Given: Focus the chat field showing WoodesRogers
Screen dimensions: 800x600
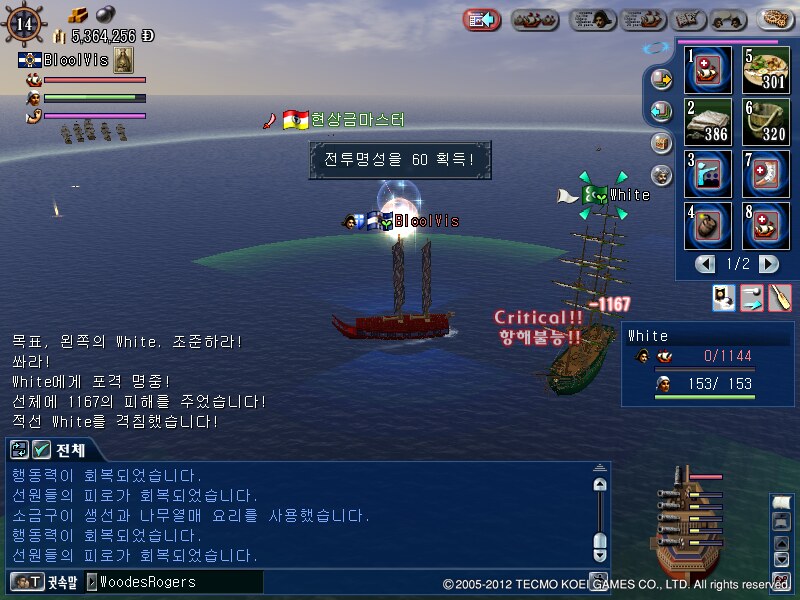Looking at the screenshot, I should [175, 581].
